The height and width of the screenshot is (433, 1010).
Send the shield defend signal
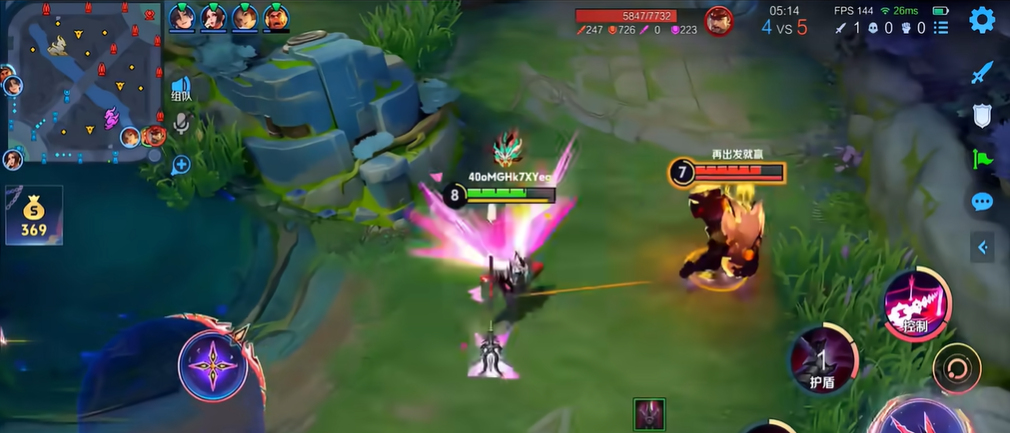[x=982, y=115]
